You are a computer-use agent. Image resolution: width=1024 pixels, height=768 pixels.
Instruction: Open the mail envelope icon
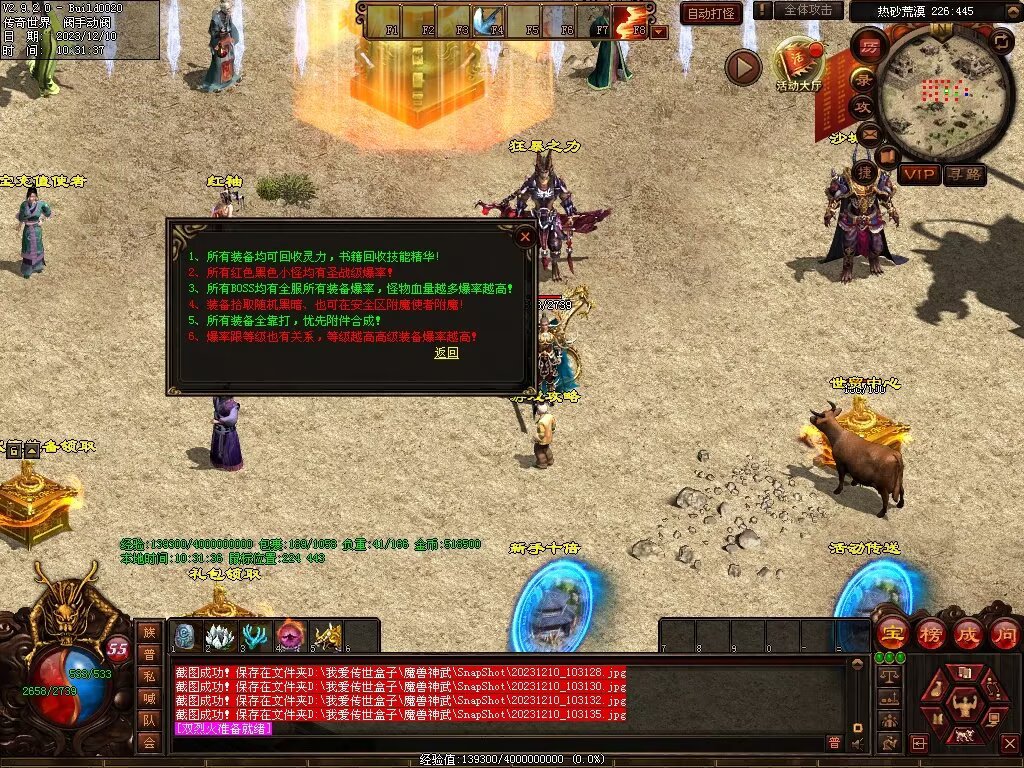tap(869, 133)
